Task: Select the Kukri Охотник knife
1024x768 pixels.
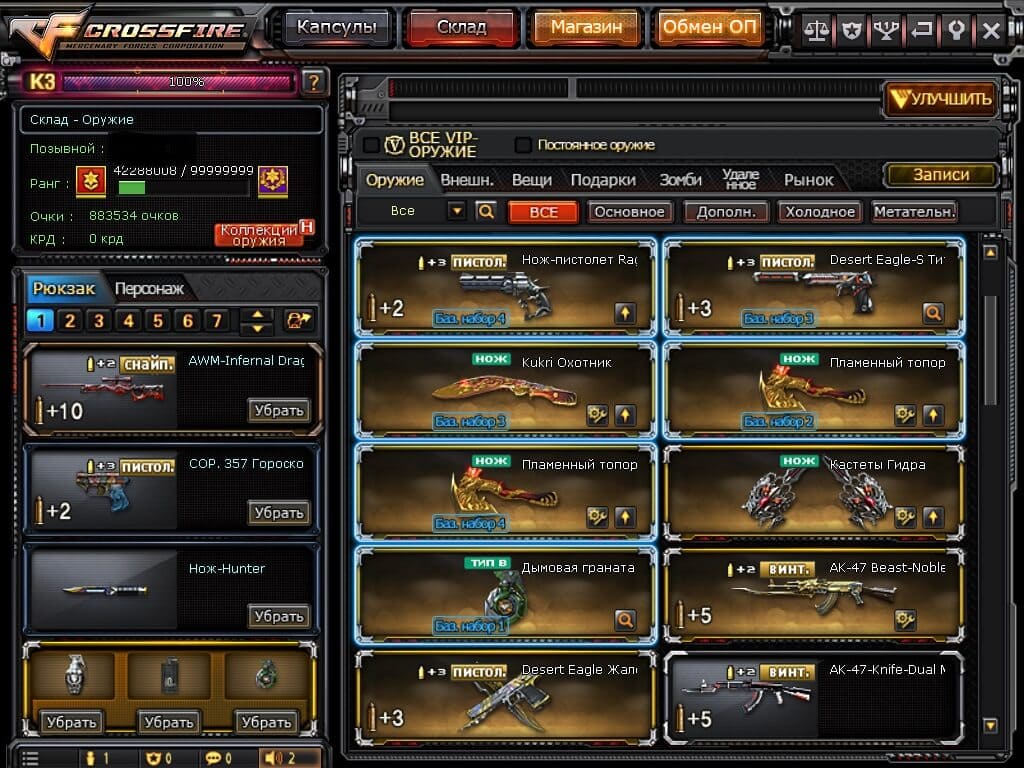Action: coord(505,392)
